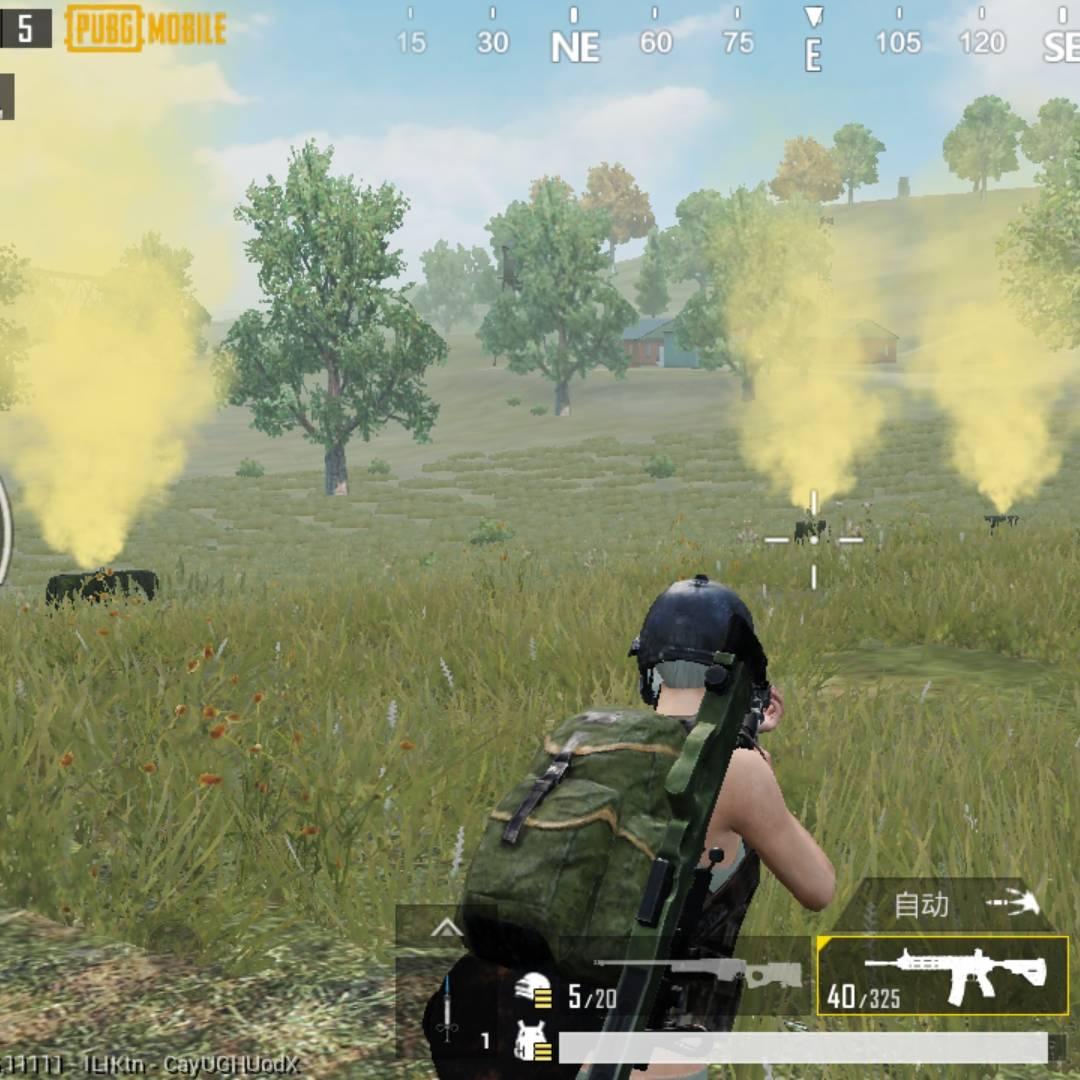Expand the healing items arrow

click(x=446, y=928)
